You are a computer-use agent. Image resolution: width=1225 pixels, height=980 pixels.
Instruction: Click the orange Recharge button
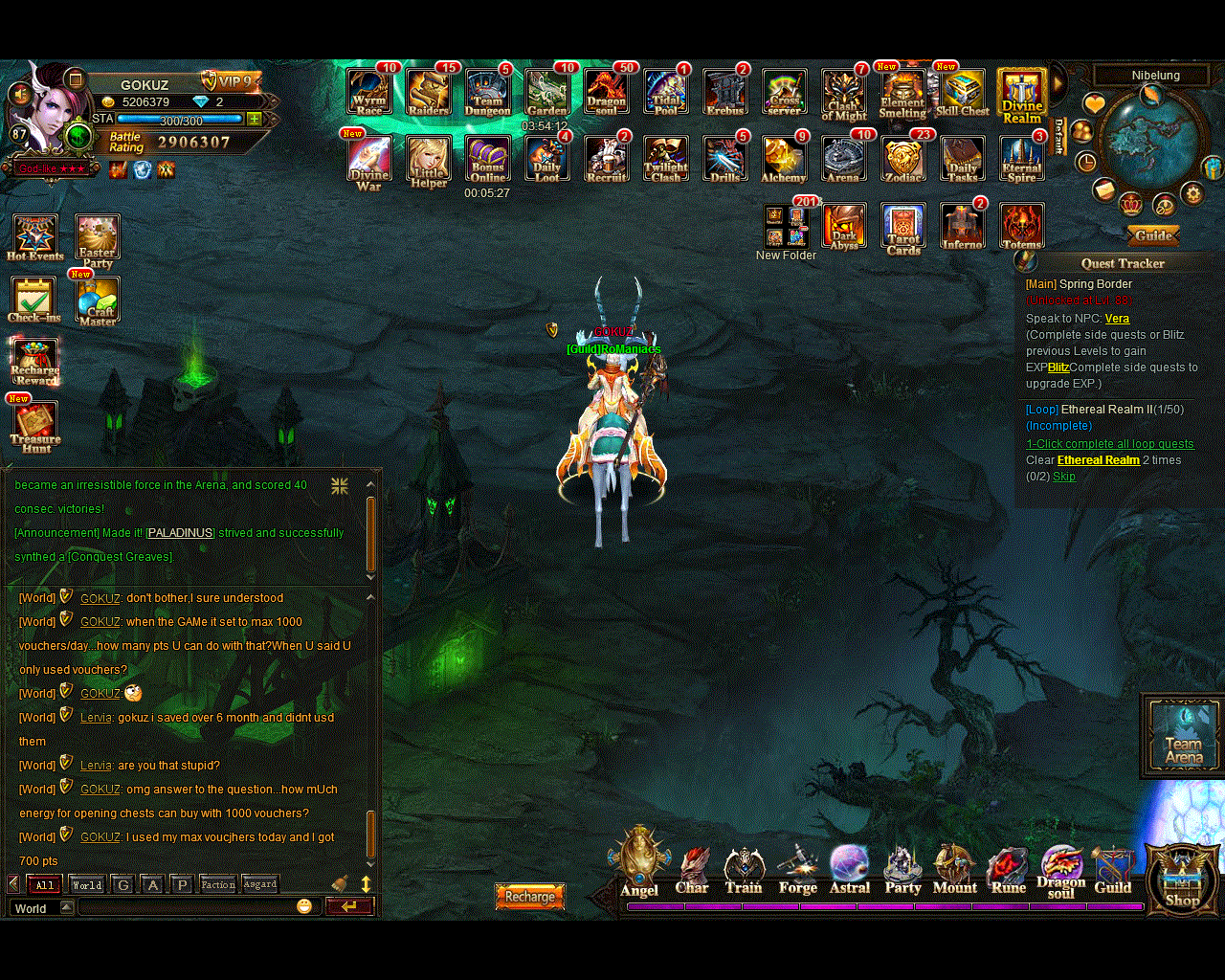click(x=530, y=897)
